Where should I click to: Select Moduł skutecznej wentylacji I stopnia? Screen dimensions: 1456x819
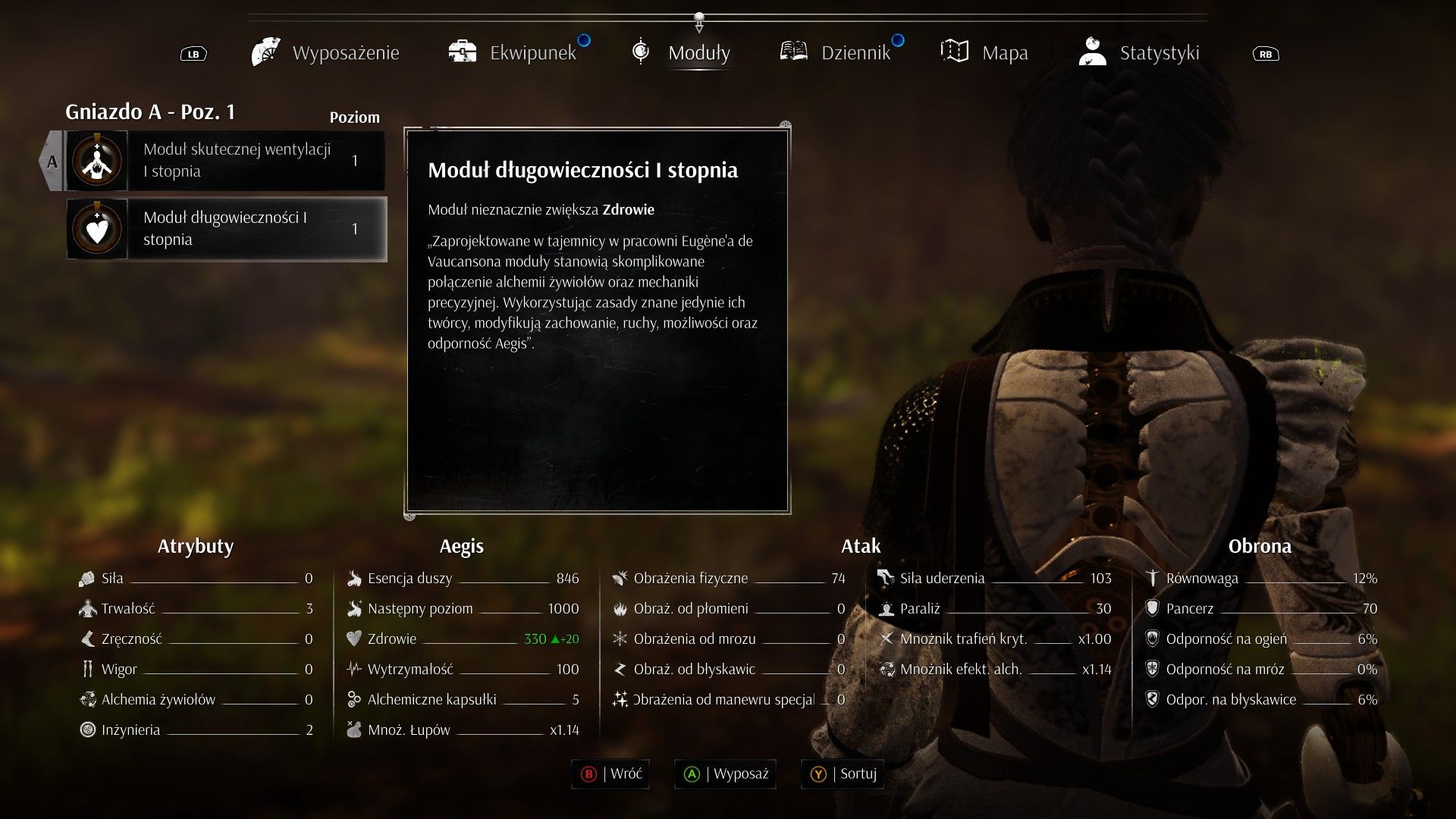click(x=226, y=161)
